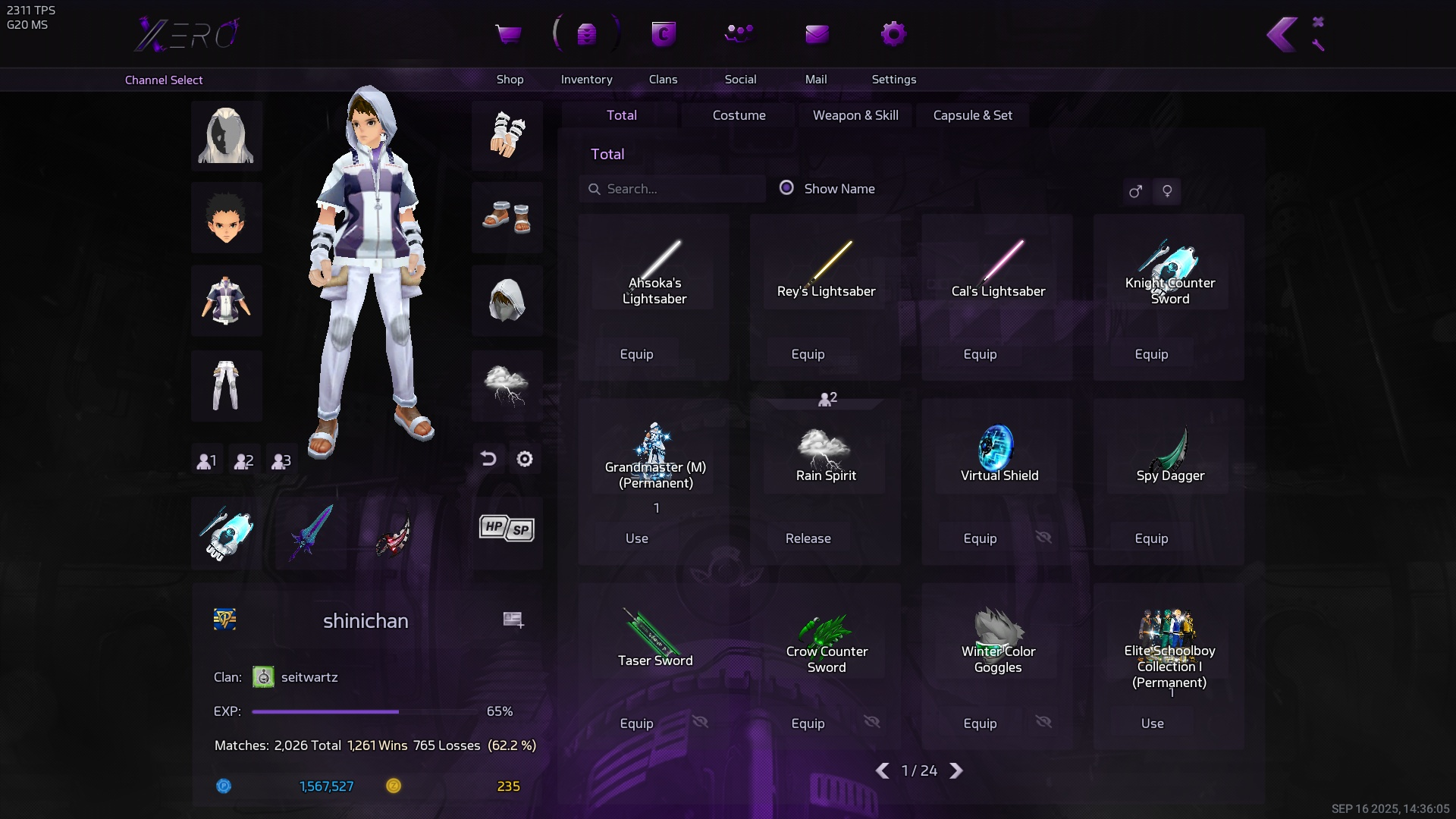Equip the Spy Dagger
The height and width of the screenshot is (819, 1456).
pyautogui.click(x=1150, y=538)
